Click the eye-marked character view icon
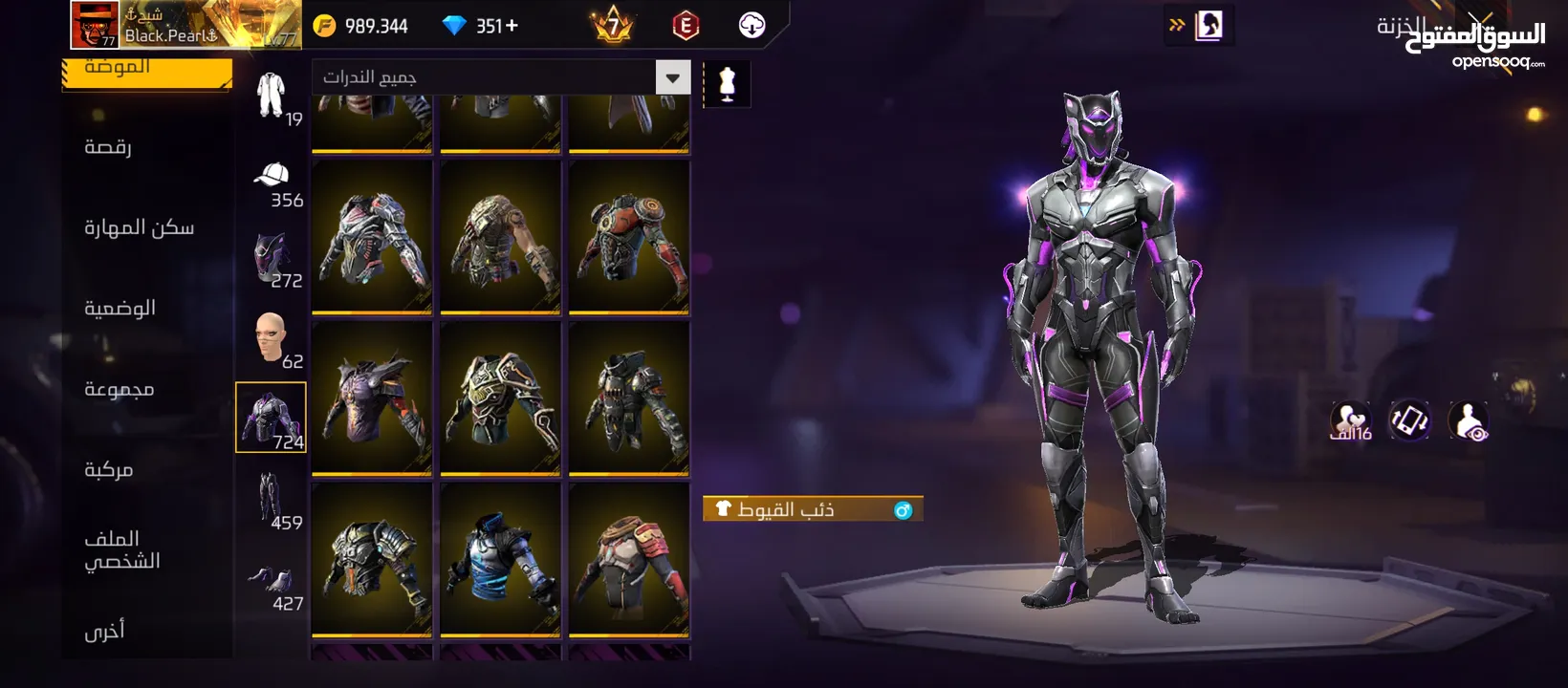The width and height of the screenshot is (1568, 688). coord(1468,420)
